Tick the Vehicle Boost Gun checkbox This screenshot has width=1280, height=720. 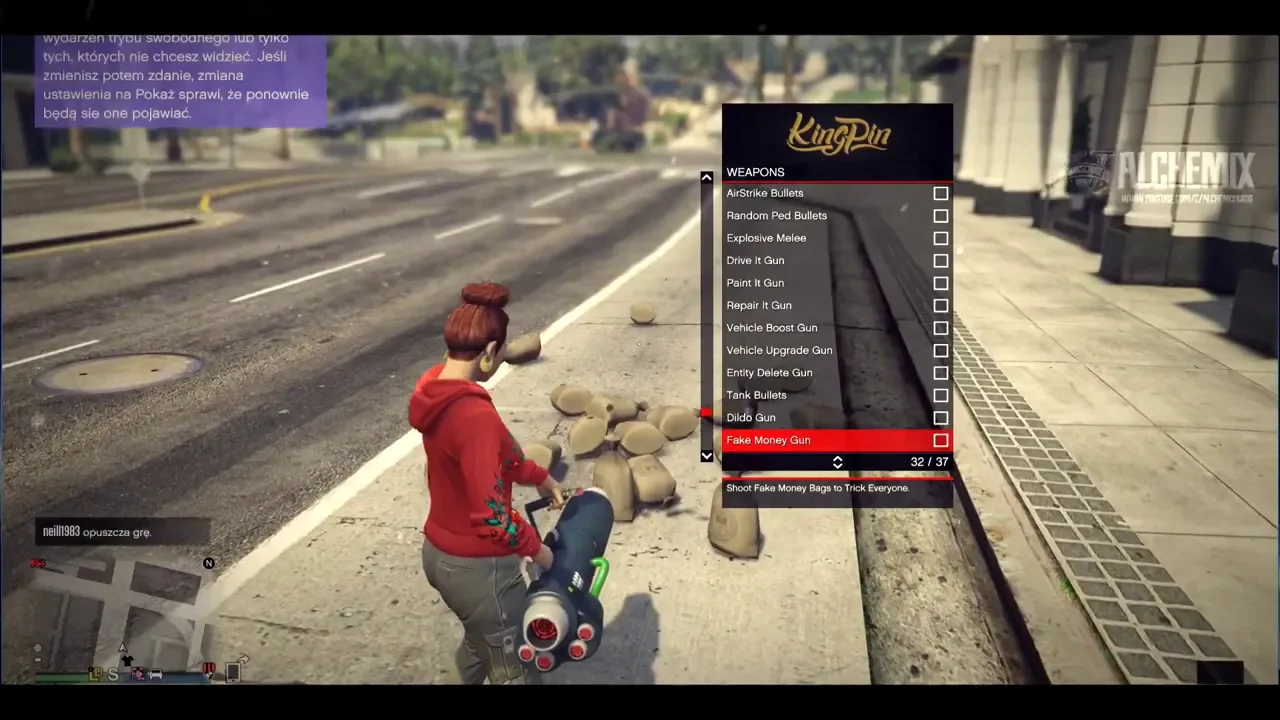coord(940,328)
